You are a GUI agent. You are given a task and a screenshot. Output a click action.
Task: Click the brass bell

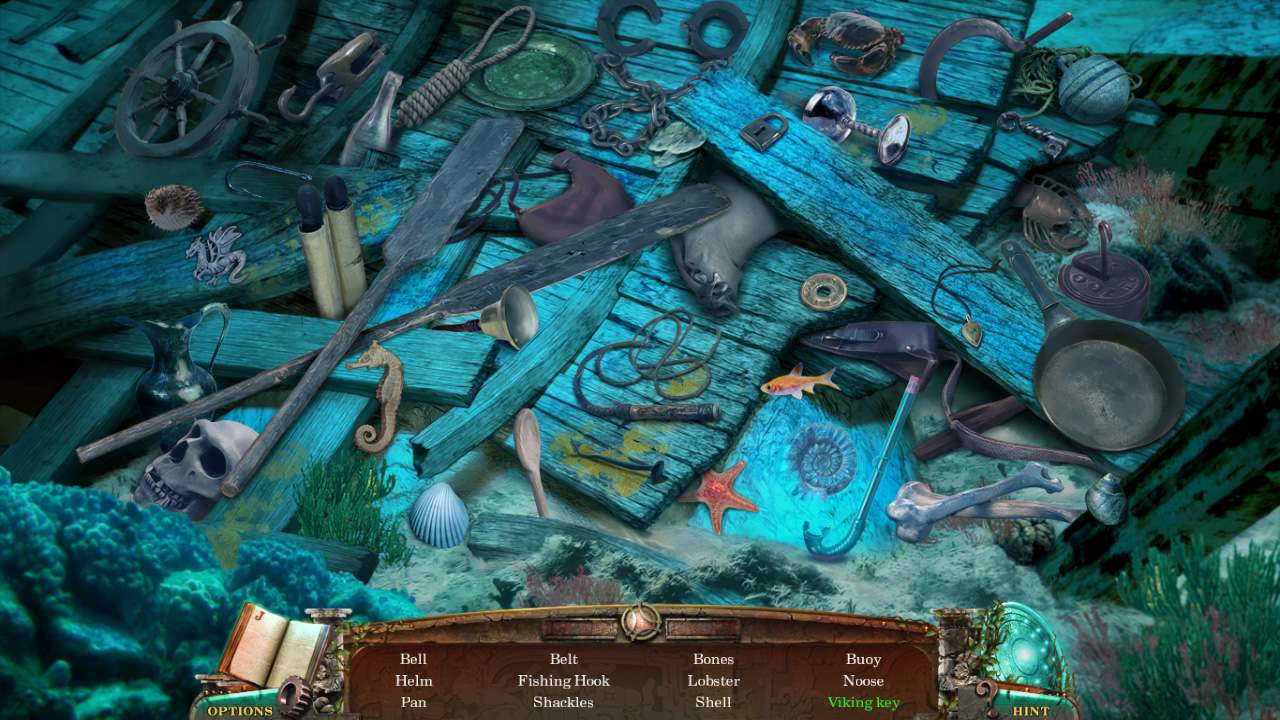pyautogui.click(x=508, y=315)
